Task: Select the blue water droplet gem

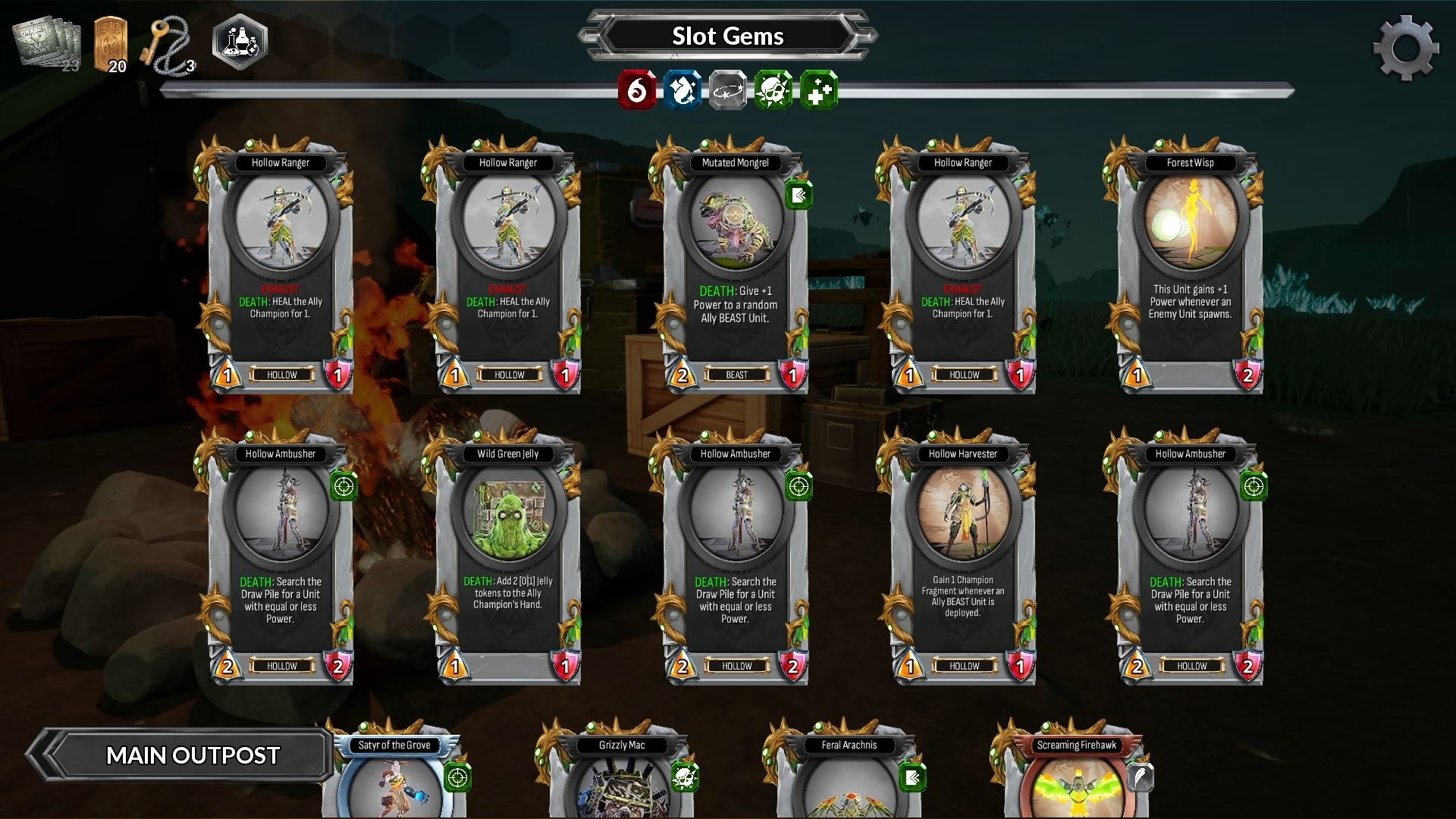Action: tap(682, 91)
